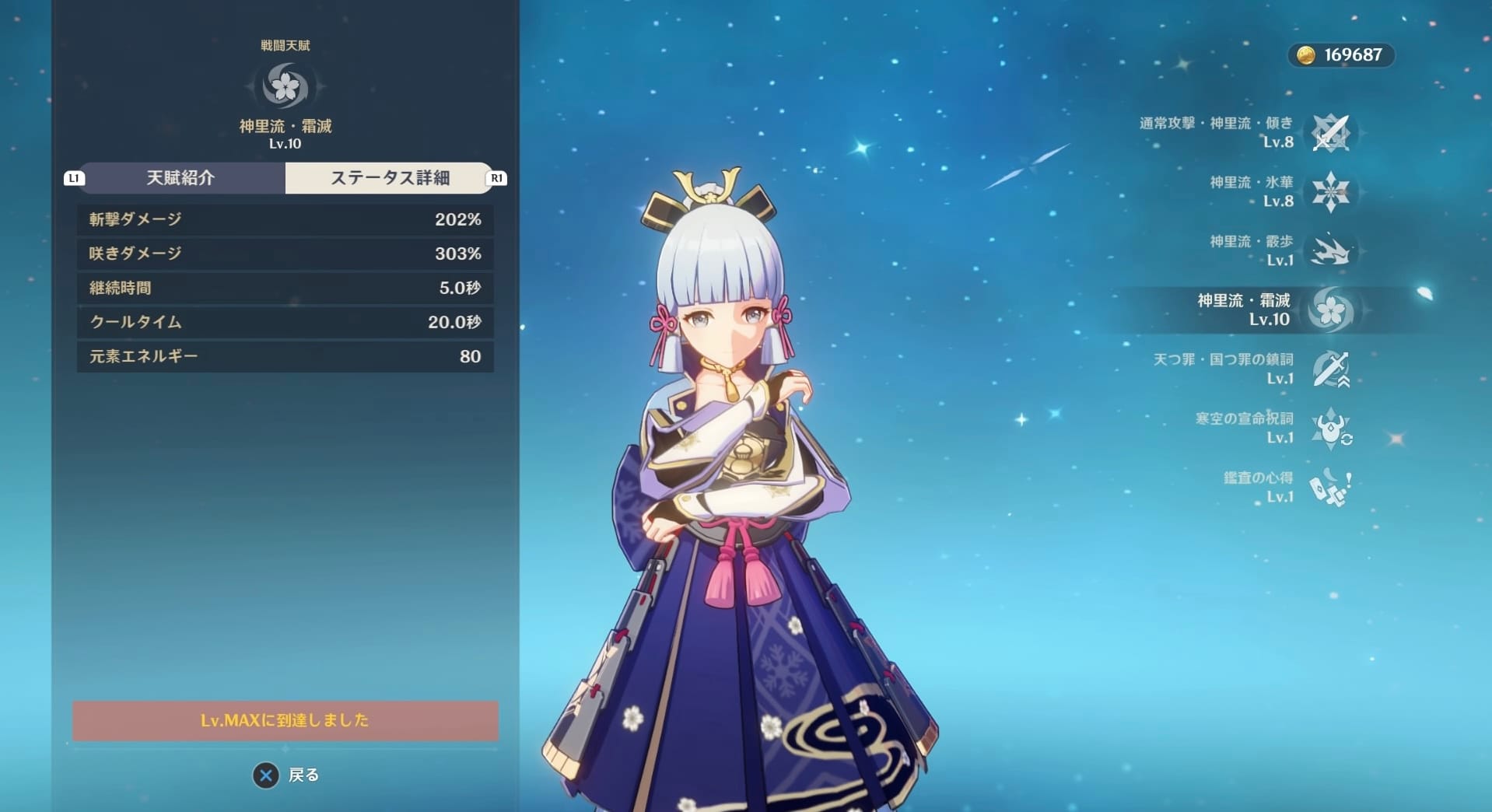
Task: Open the 寒空の宣命祝詞 passive icon
Action: tap(1332, 429)
